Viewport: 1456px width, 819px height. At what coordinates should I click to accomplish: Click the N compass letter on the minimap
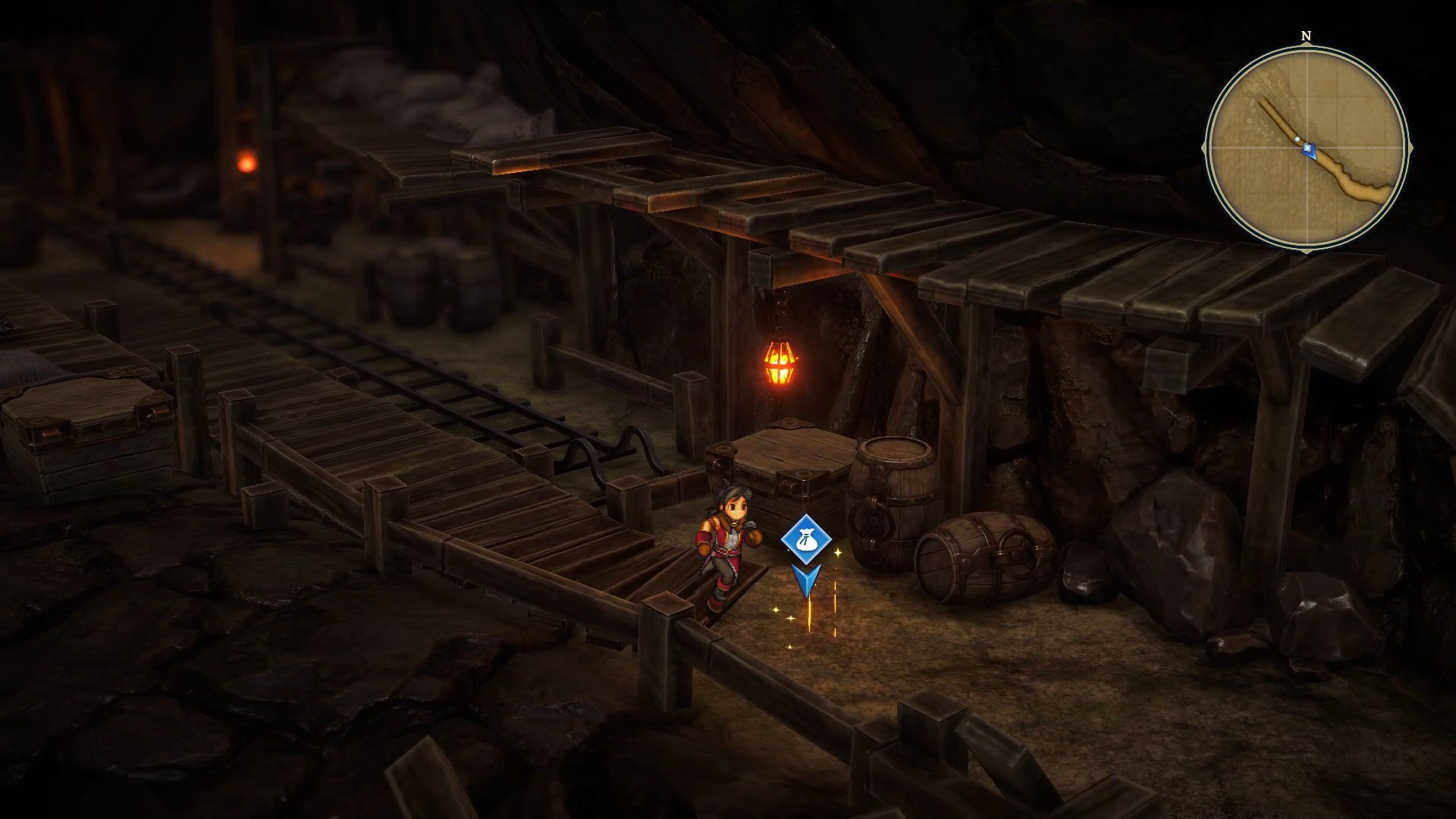(x=1305, y=35)
